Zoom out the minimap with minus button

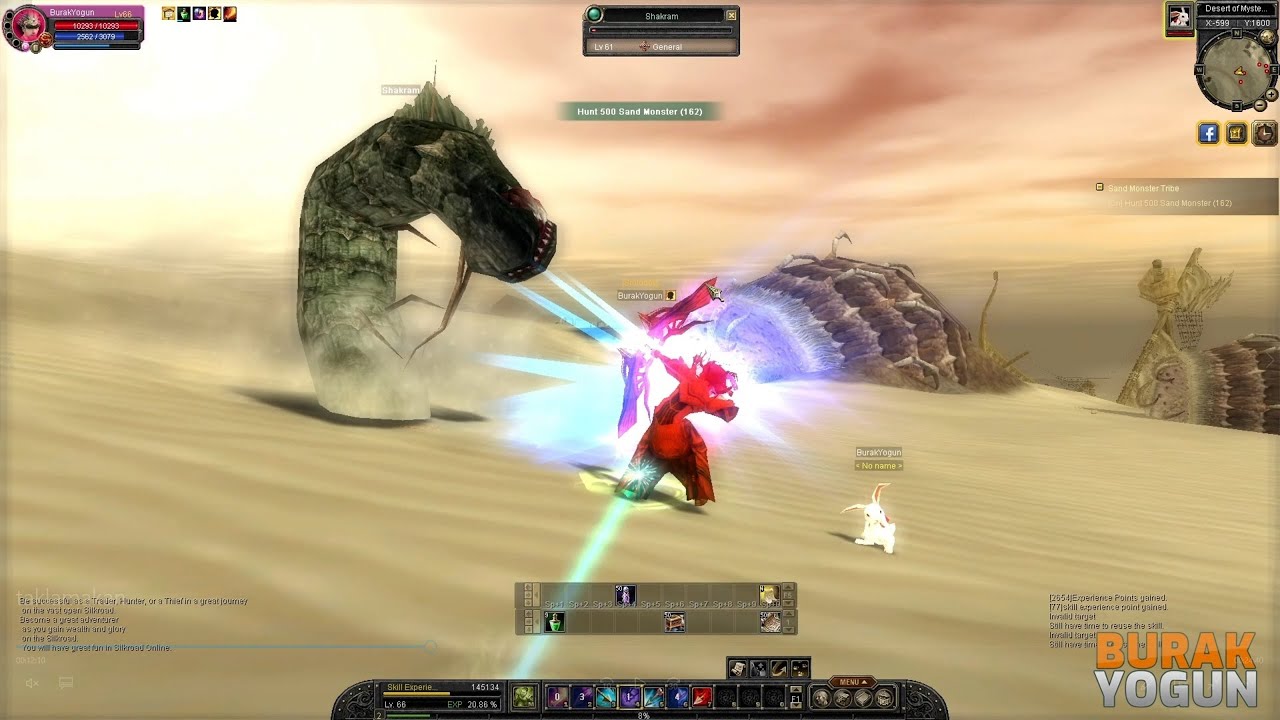tap(1260, 105)
